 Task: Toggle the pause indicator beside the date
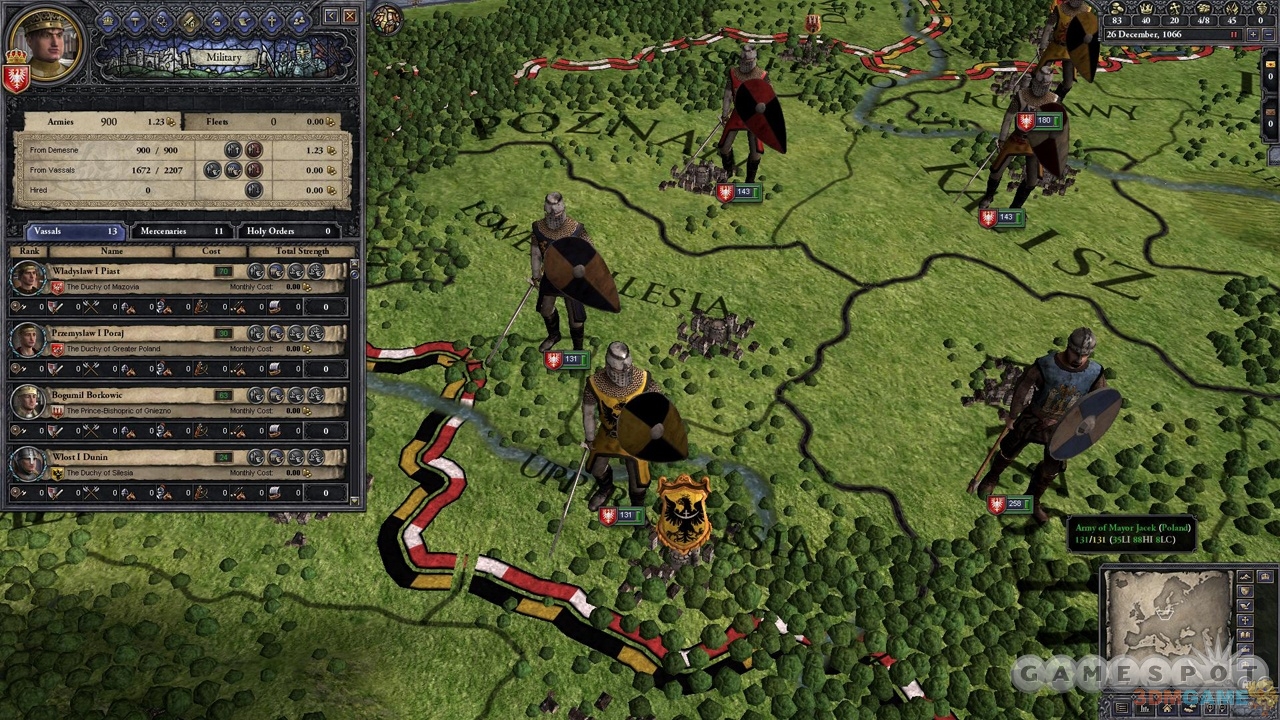coord(1234,35)
